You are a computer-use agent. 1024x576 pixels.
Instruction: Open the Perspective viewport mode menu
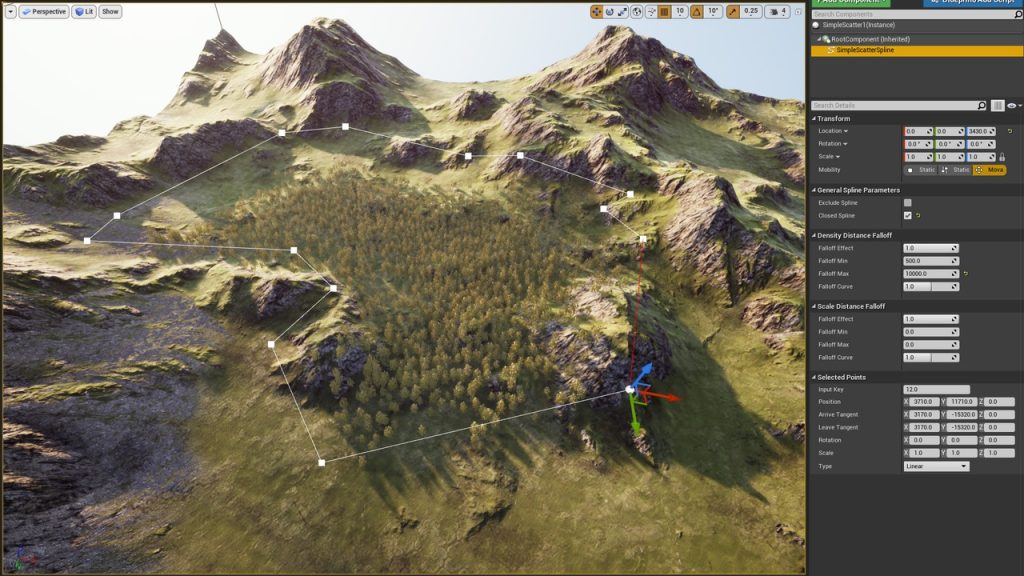pos(43,12)
